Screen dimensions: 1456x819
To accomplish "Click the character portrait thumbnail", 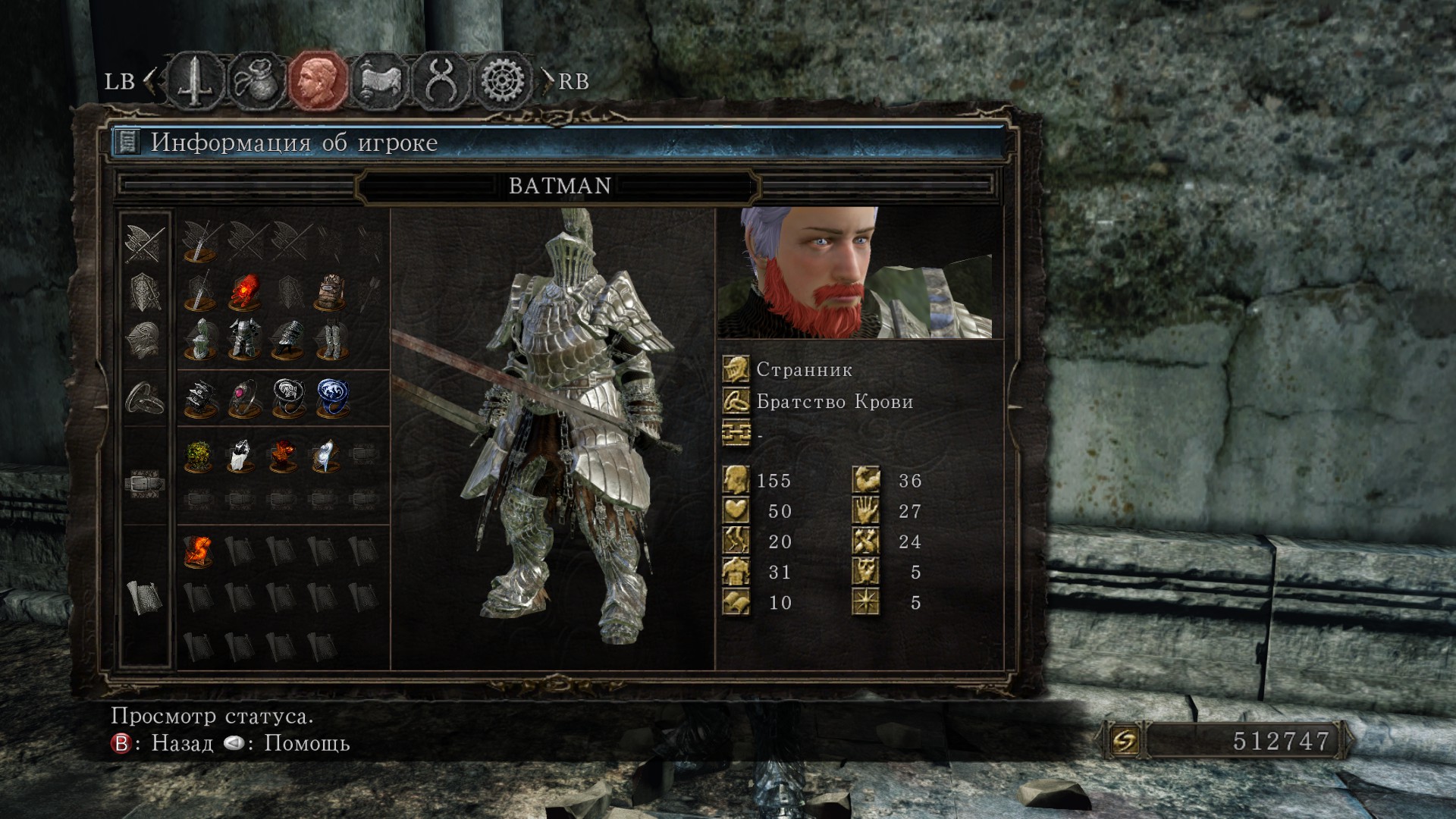I will pos(855,272).
